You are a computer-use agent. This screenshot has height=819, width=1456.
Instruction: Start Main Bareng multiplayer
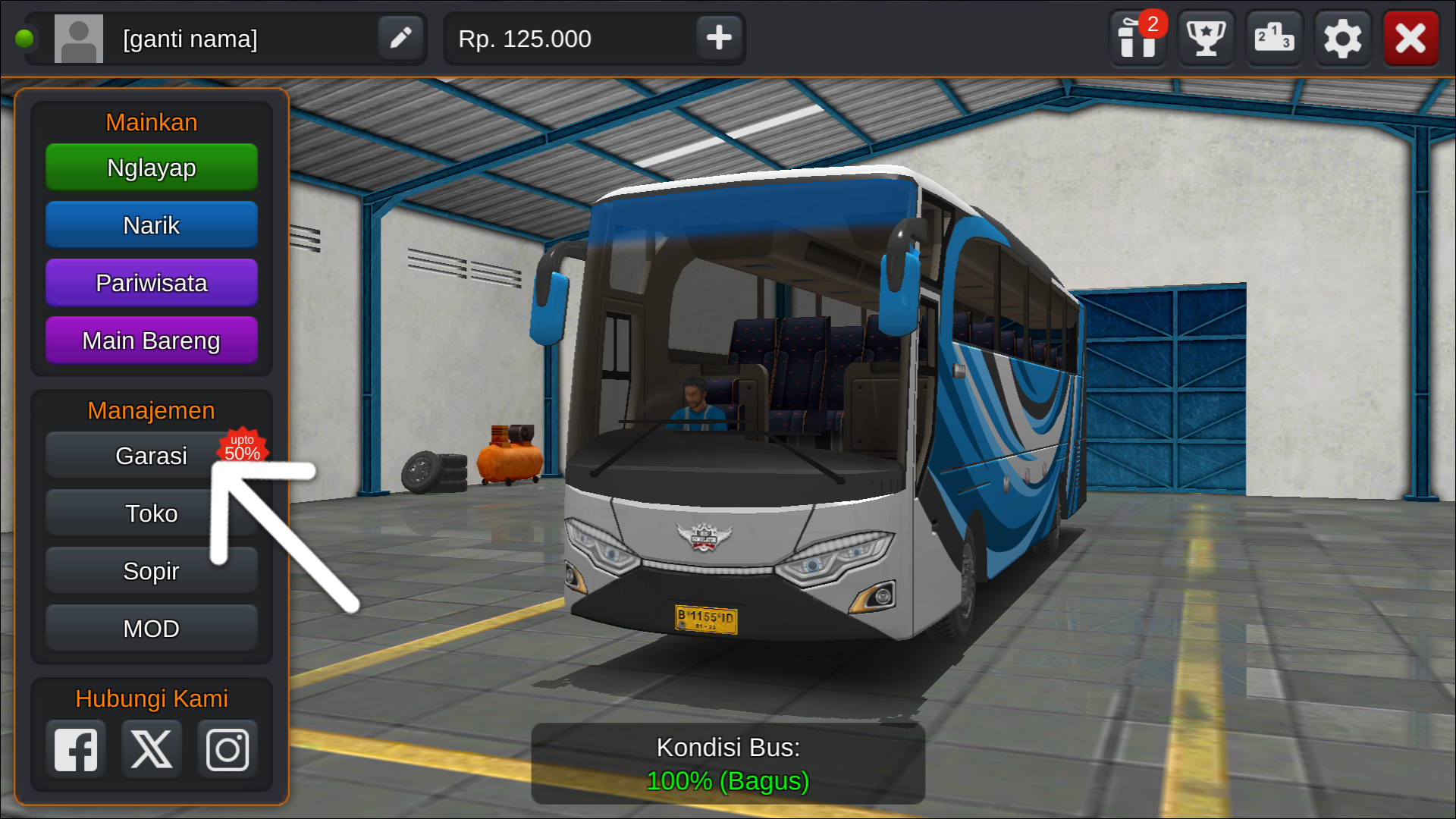click(x=151, y=340)
